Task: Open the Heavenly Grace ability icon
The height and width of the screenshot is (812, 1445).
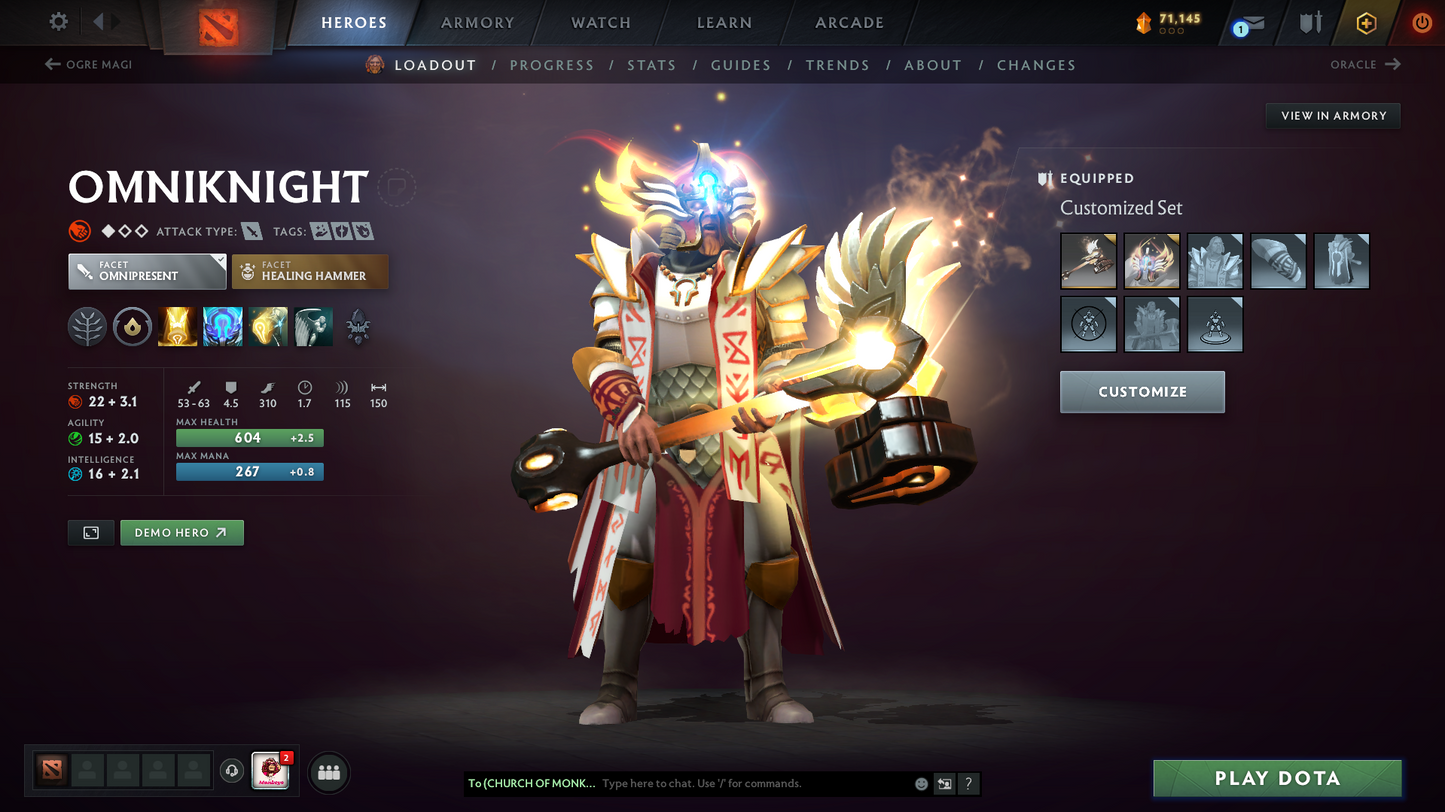Action: (222, 327)
